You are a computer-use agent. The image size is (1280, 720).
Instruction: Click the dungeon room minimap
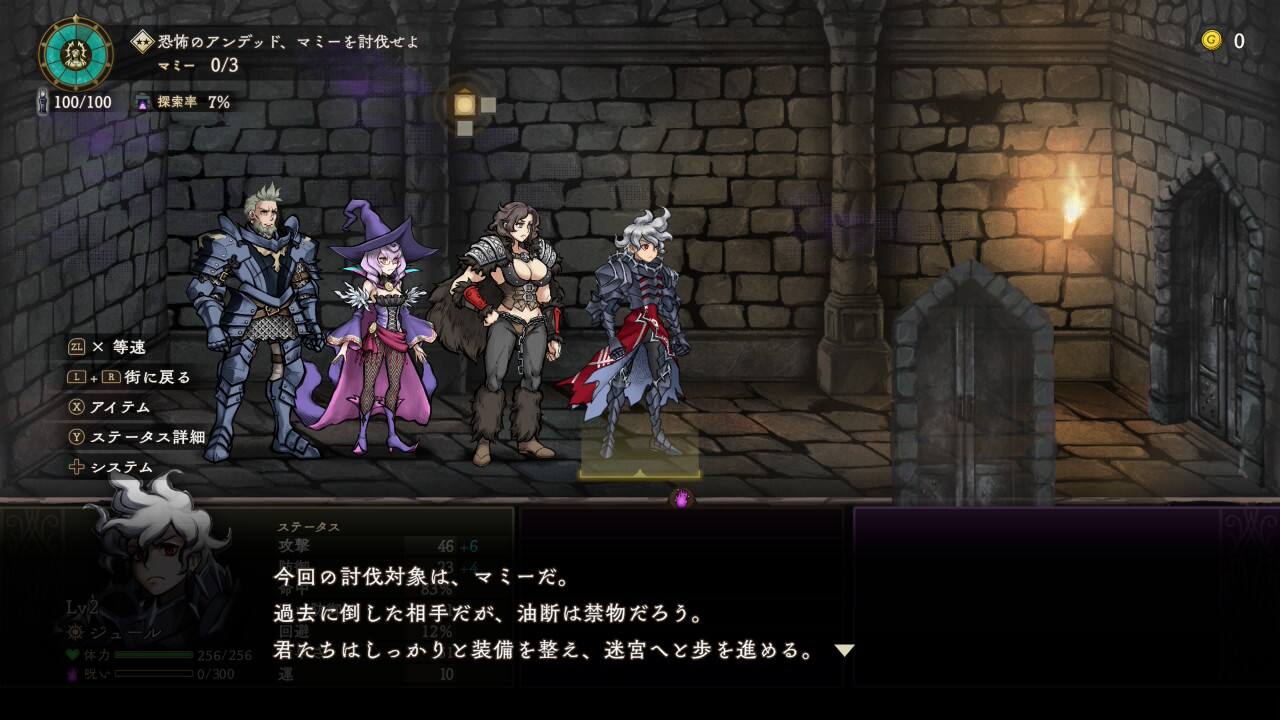point(470,108)
